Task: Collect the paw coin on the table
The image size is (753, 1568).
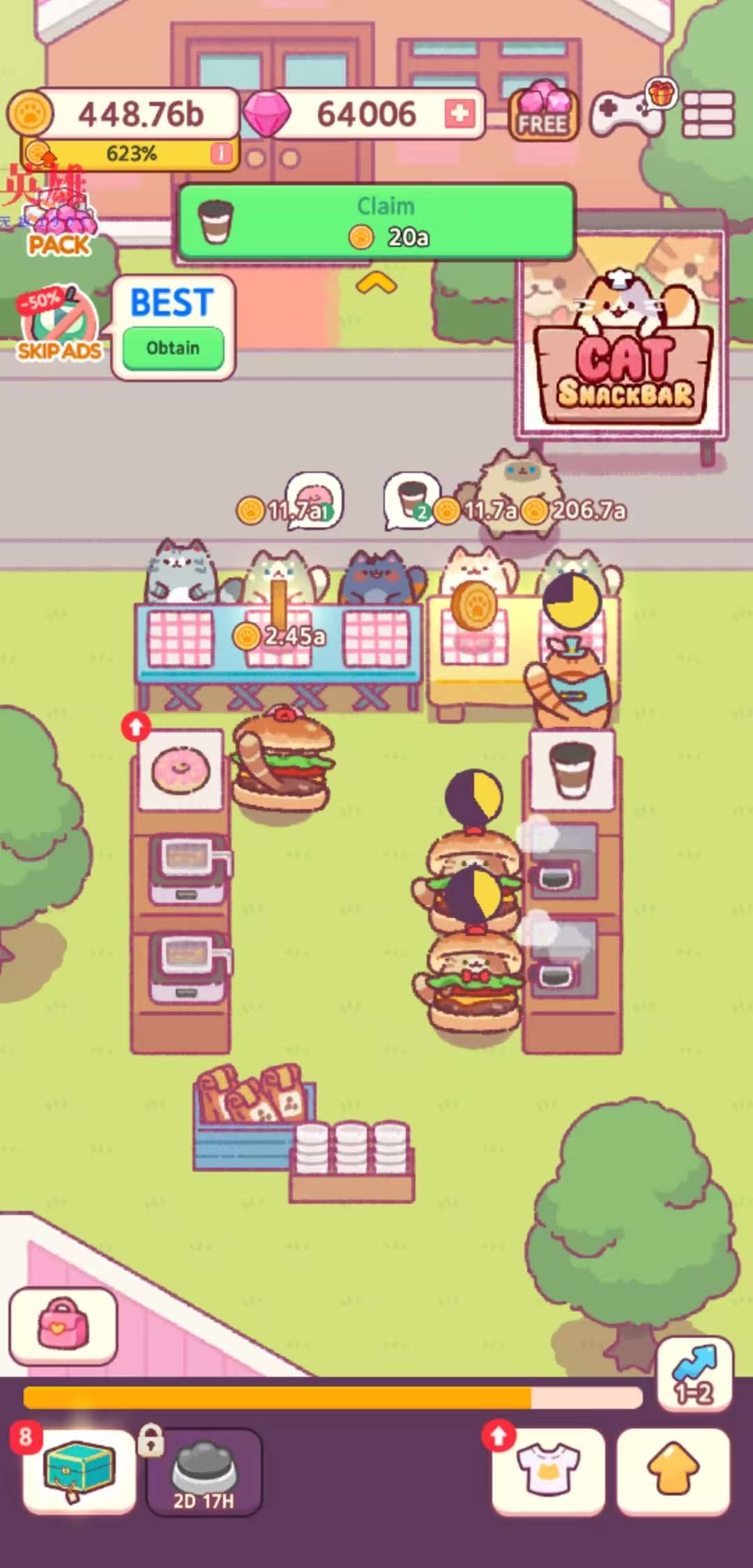Action: point(473,604)
